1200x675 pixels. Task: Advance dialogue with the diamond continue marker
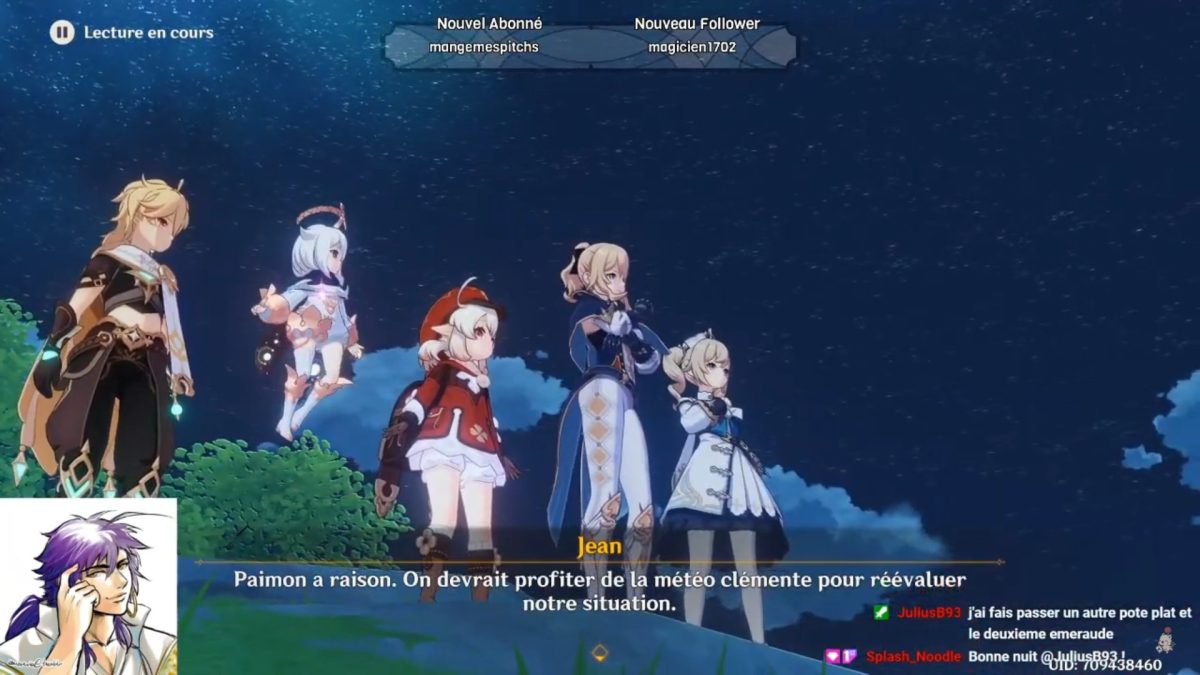599,653
